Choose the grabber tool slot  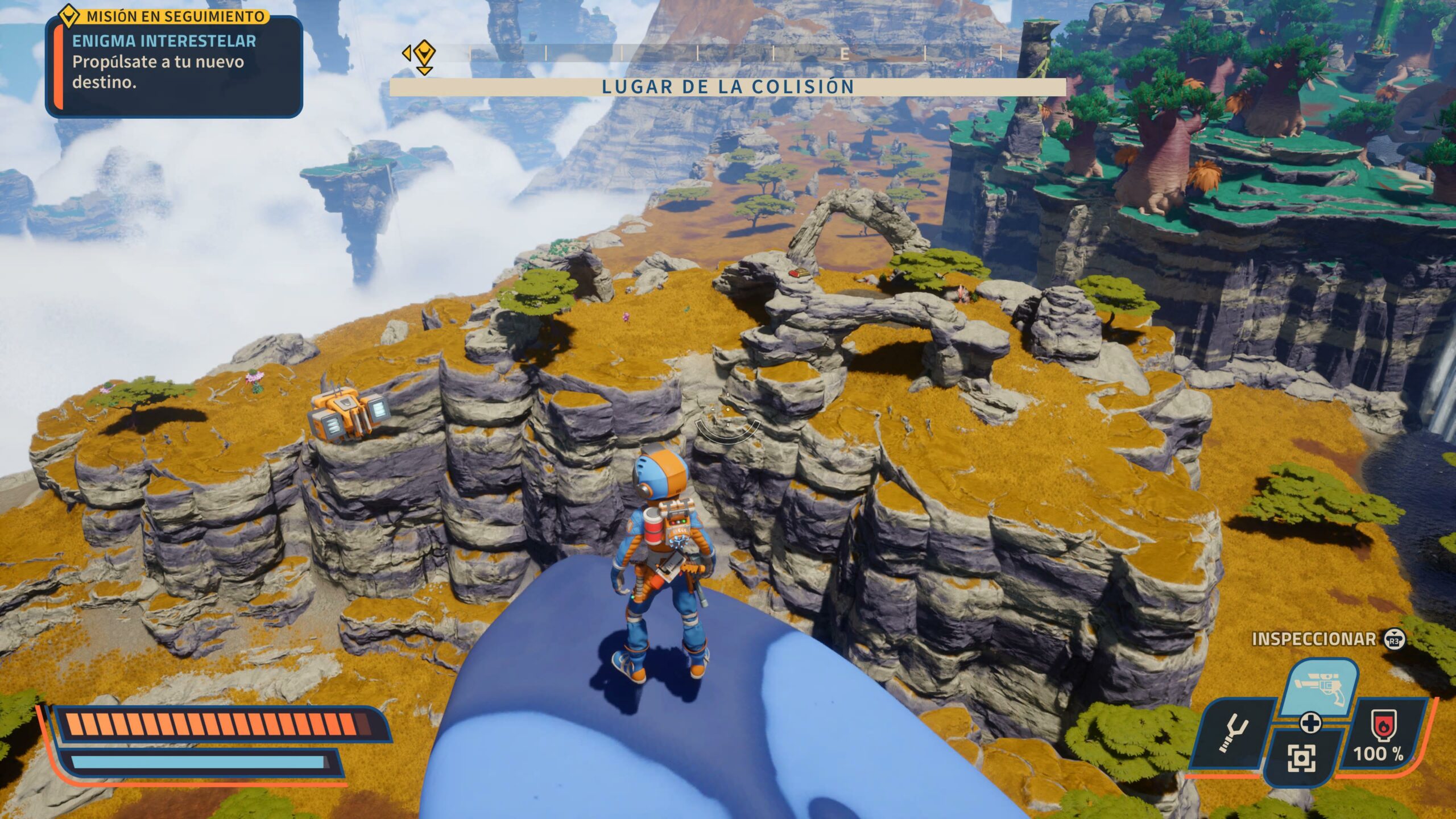point(1233,734)
